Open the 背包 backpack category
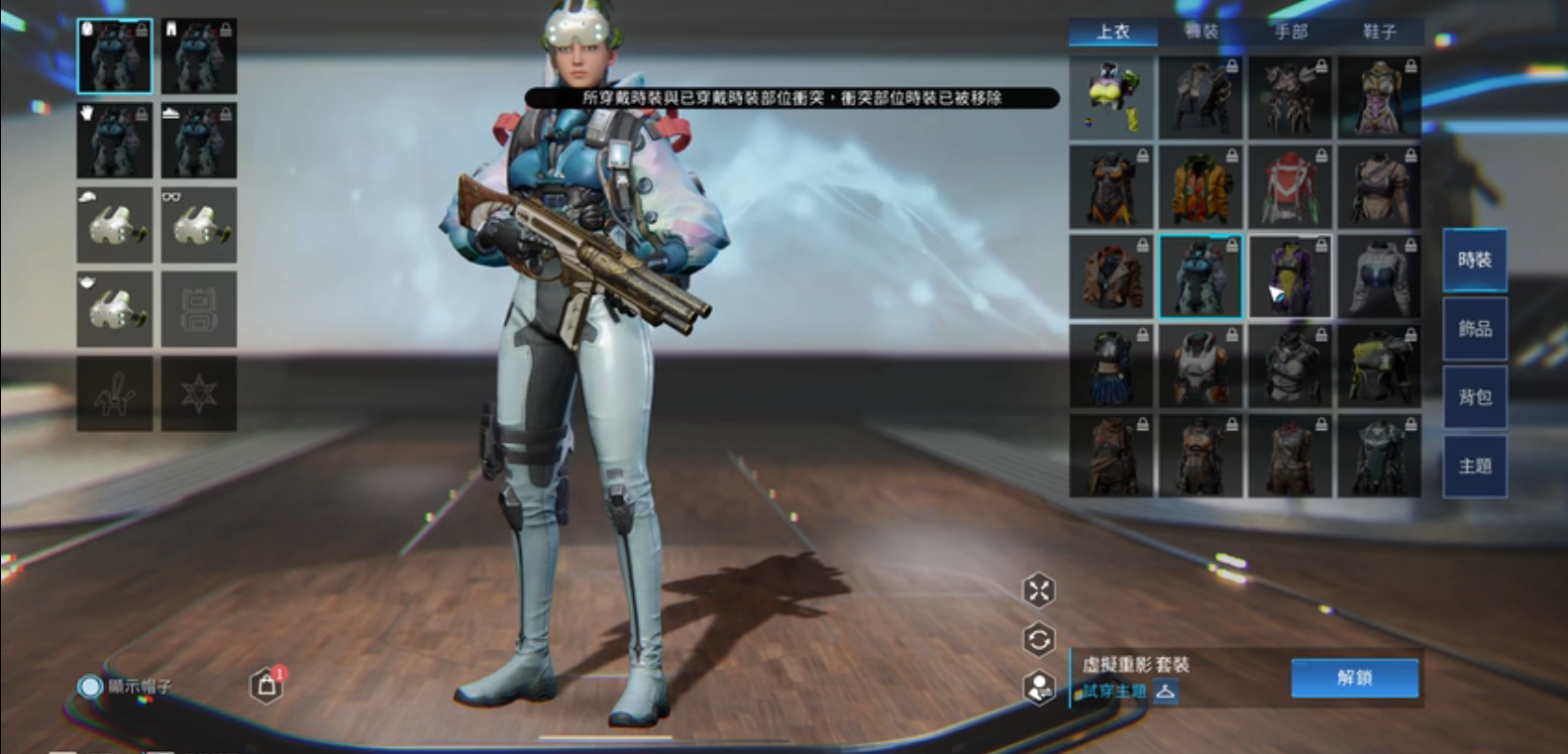The width and height of the screenshot is (1568, 754). point(1474,397)
